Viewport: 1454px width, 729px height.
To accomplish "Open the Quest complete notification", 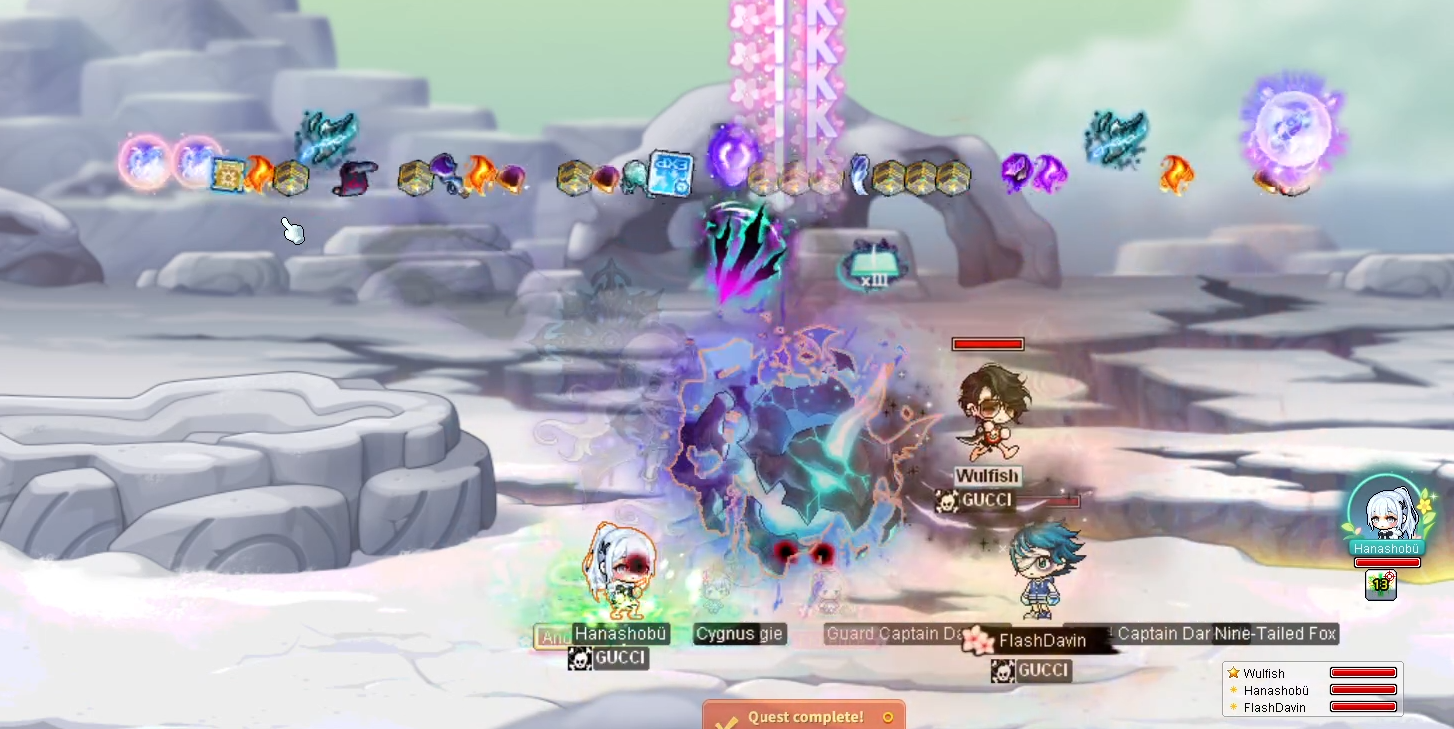I will (x=804, y=716).
